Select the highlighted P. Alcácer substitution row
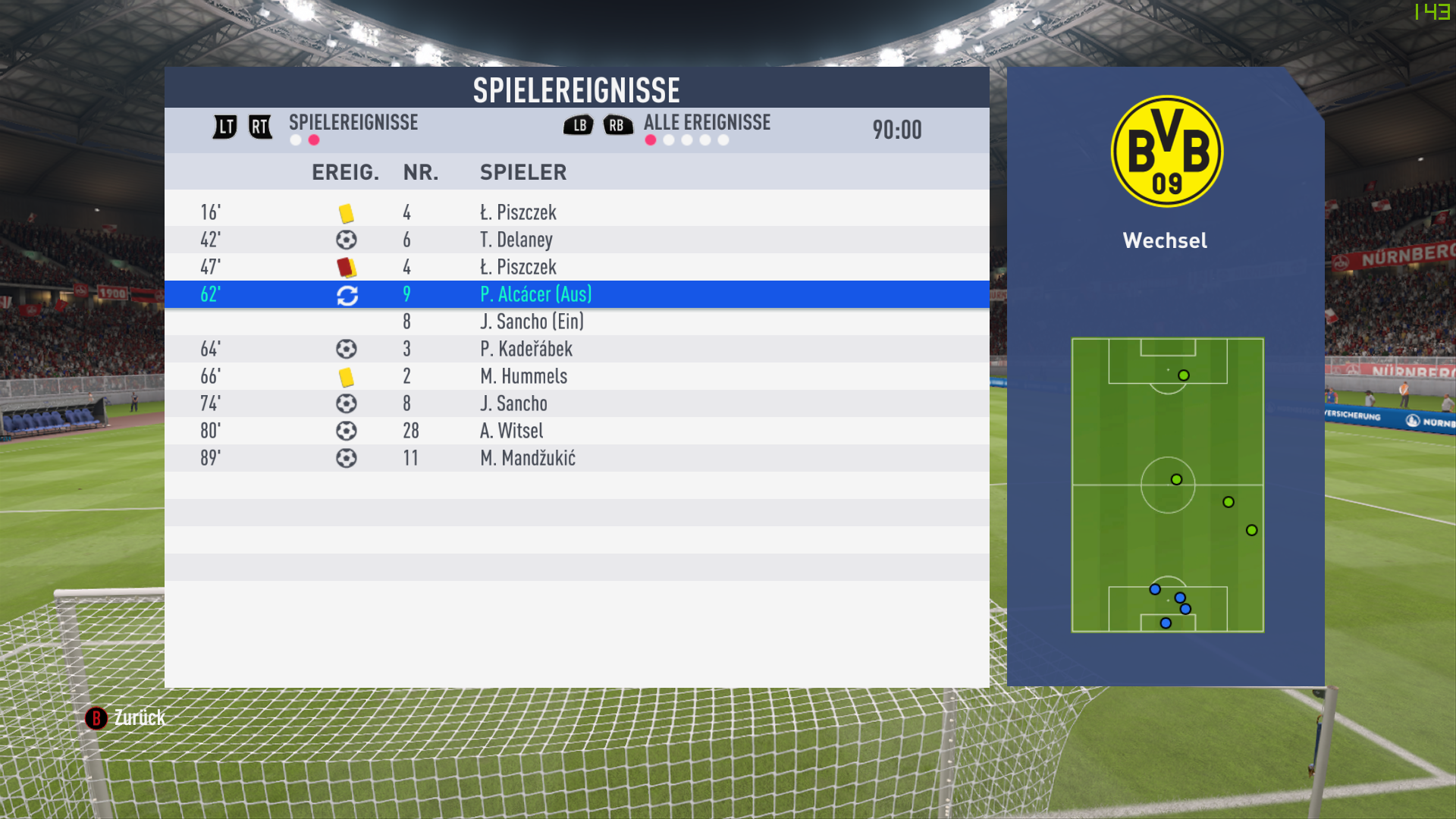This screenshot has height=819, width=1456. (576, 294)
